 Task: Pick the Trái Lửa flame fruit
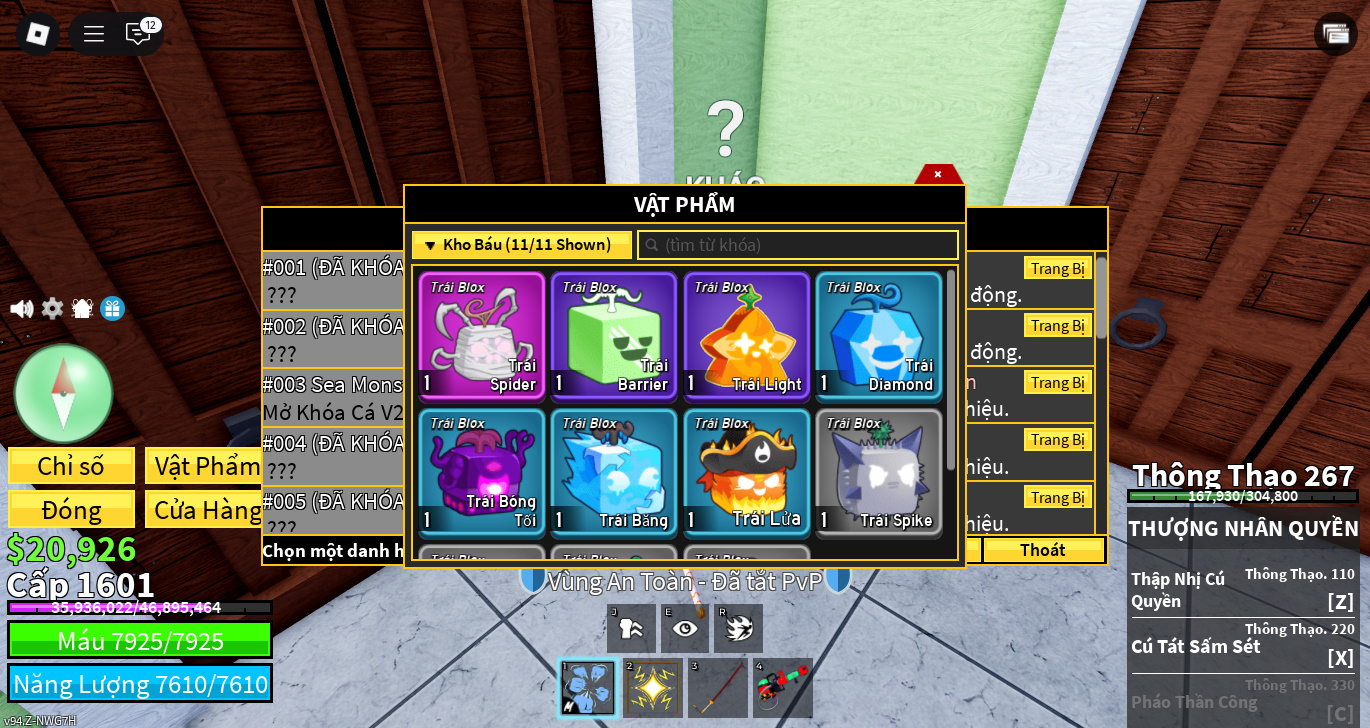tap(746, 472)
